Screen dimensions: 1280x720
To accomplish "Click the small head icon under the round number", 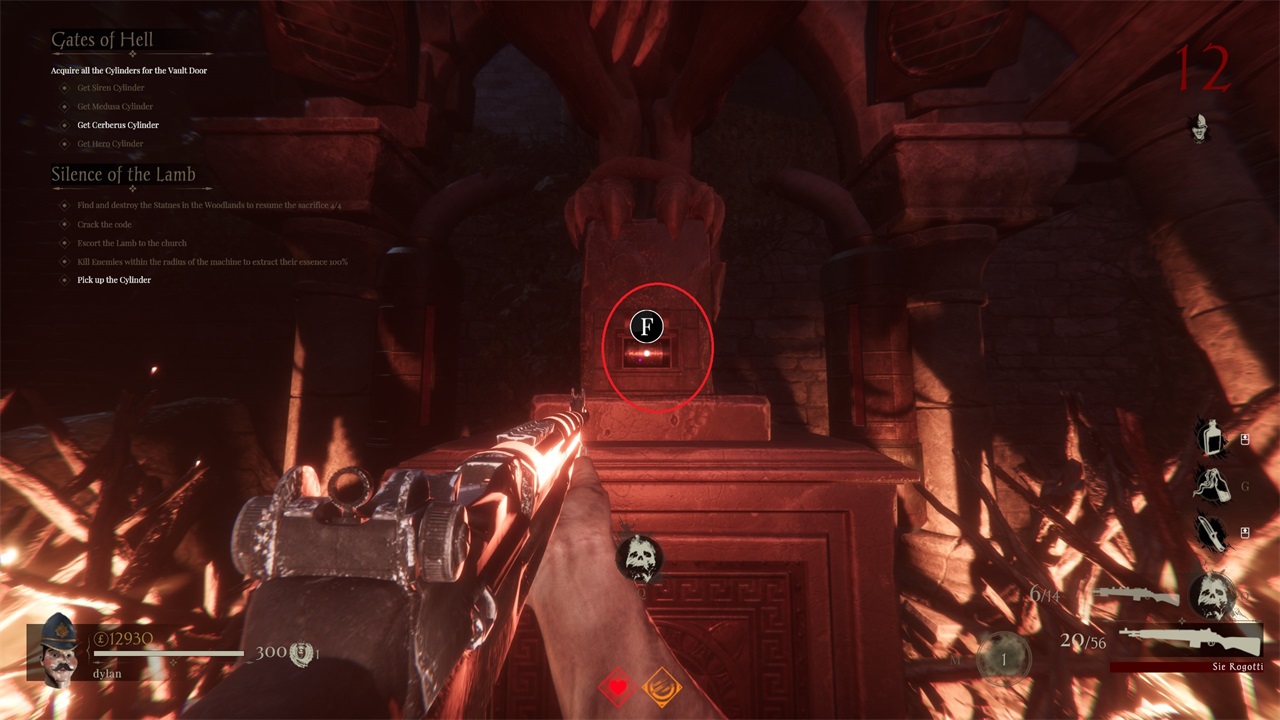I will coord(1198,127).
